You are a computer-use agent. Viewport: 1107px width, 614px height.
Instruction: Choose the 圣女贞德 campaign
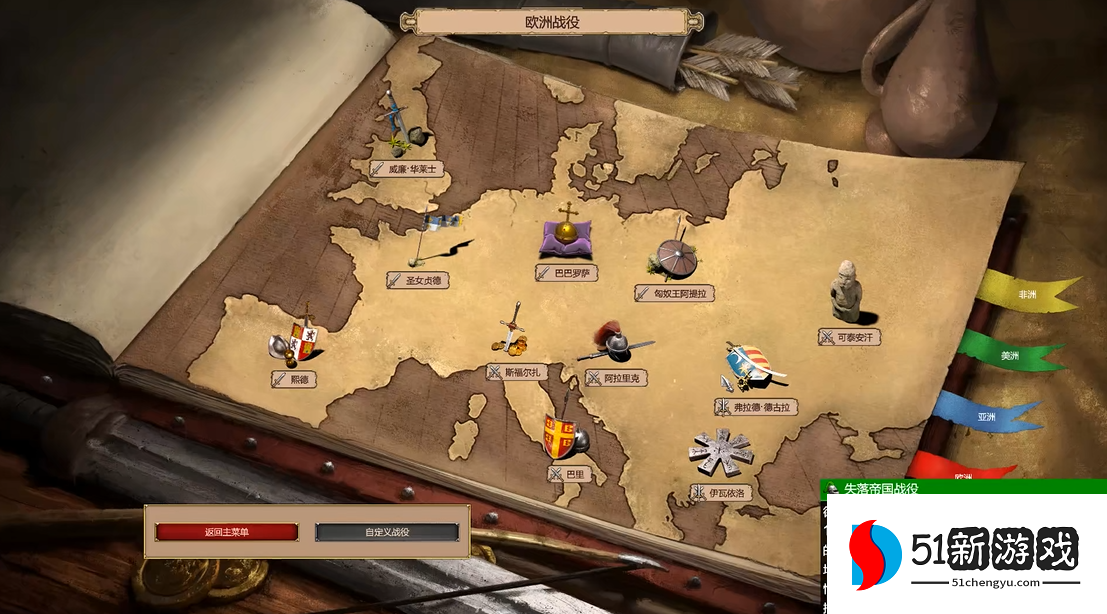[x=419, y=281]
